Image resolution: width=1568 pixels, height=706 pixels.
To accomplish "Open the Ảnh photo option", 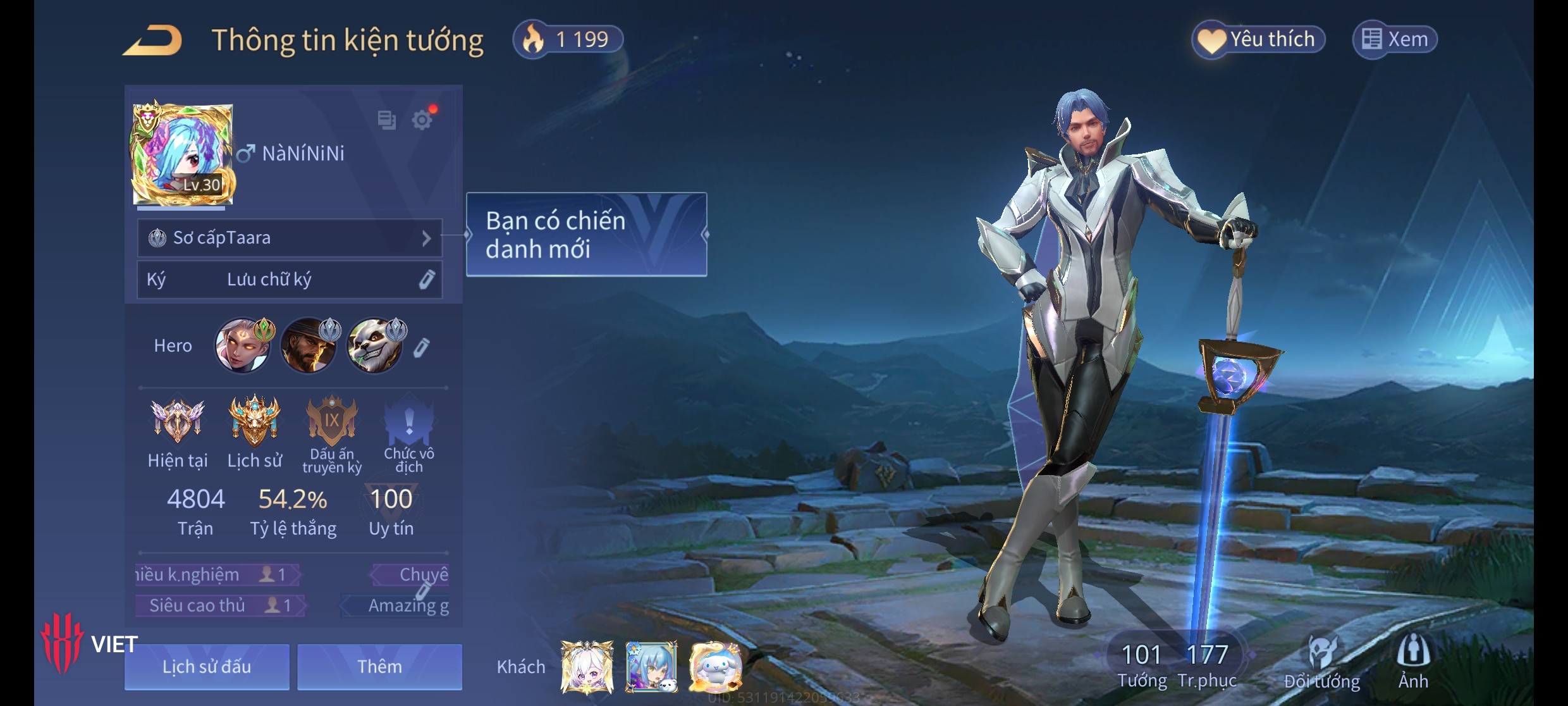I will coord(1413,662).
